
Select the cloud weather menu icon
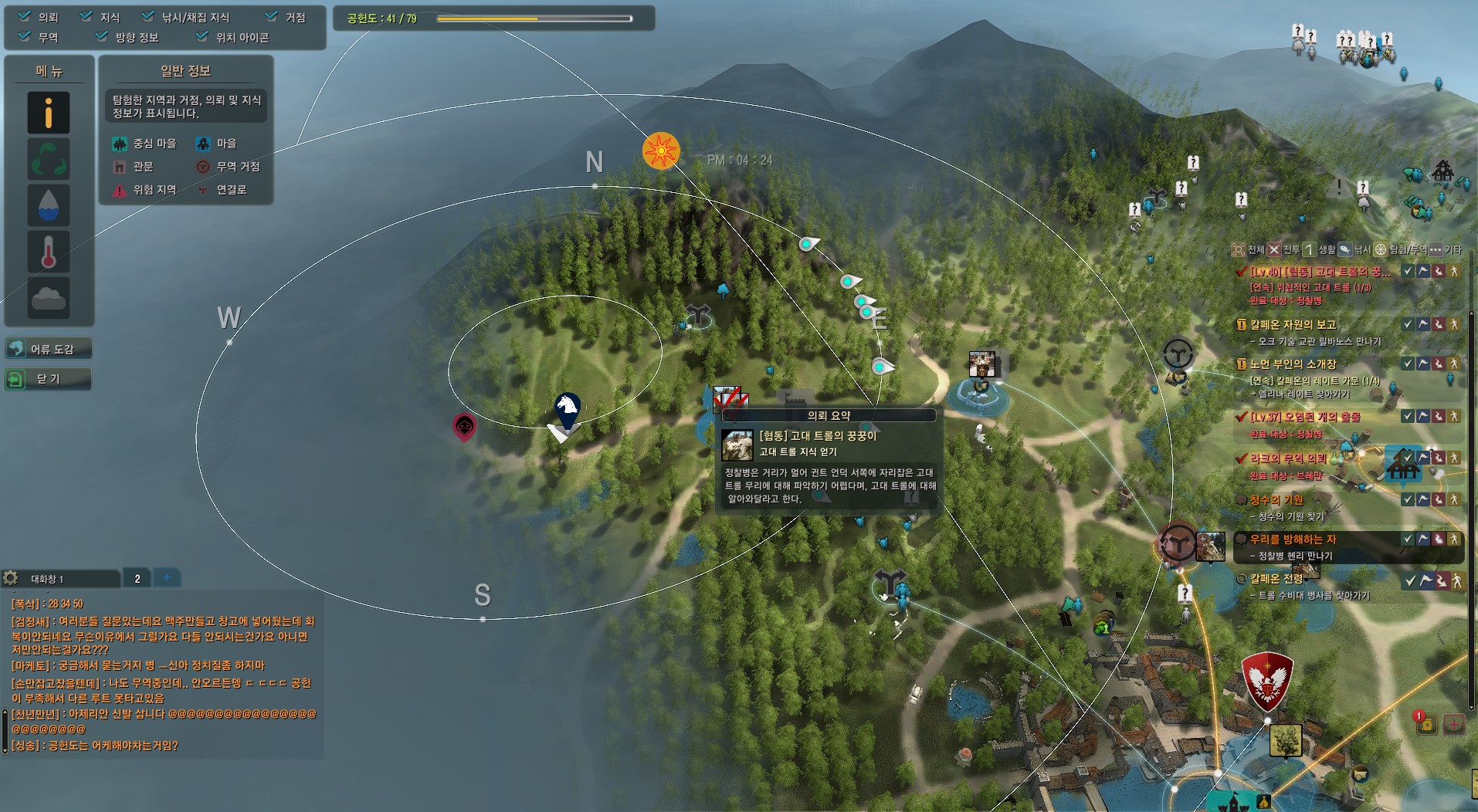49,297
